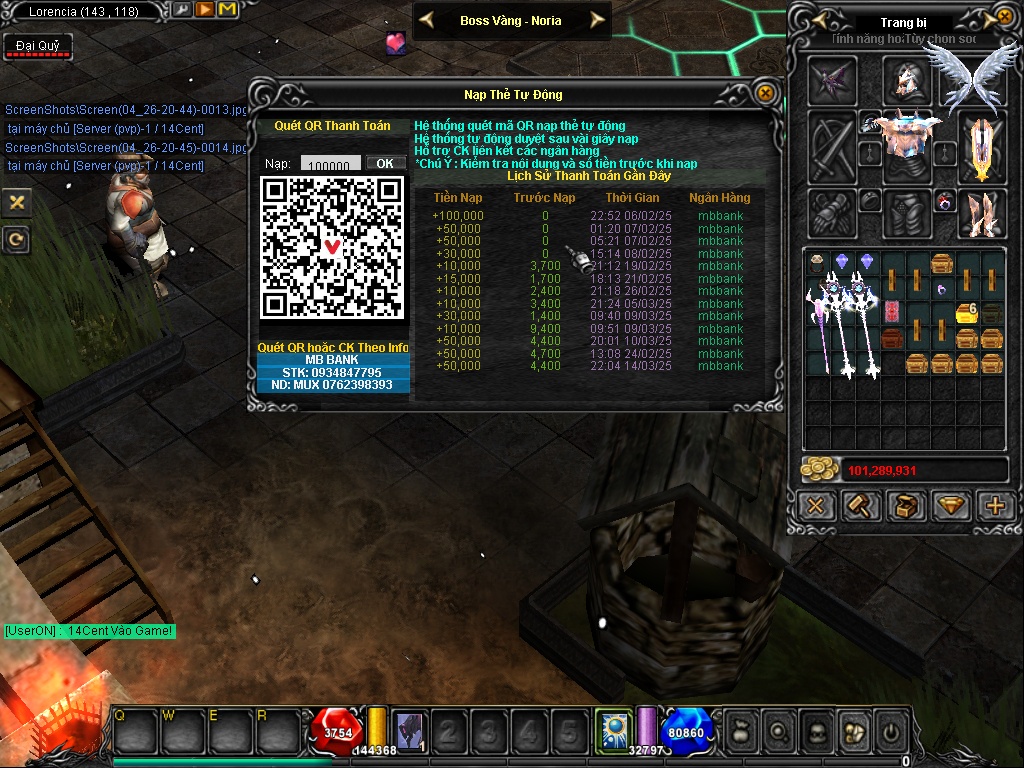Click the Nạp amount input field
The height and width of the screenshot is (768, 1024).
pos(331,164)
